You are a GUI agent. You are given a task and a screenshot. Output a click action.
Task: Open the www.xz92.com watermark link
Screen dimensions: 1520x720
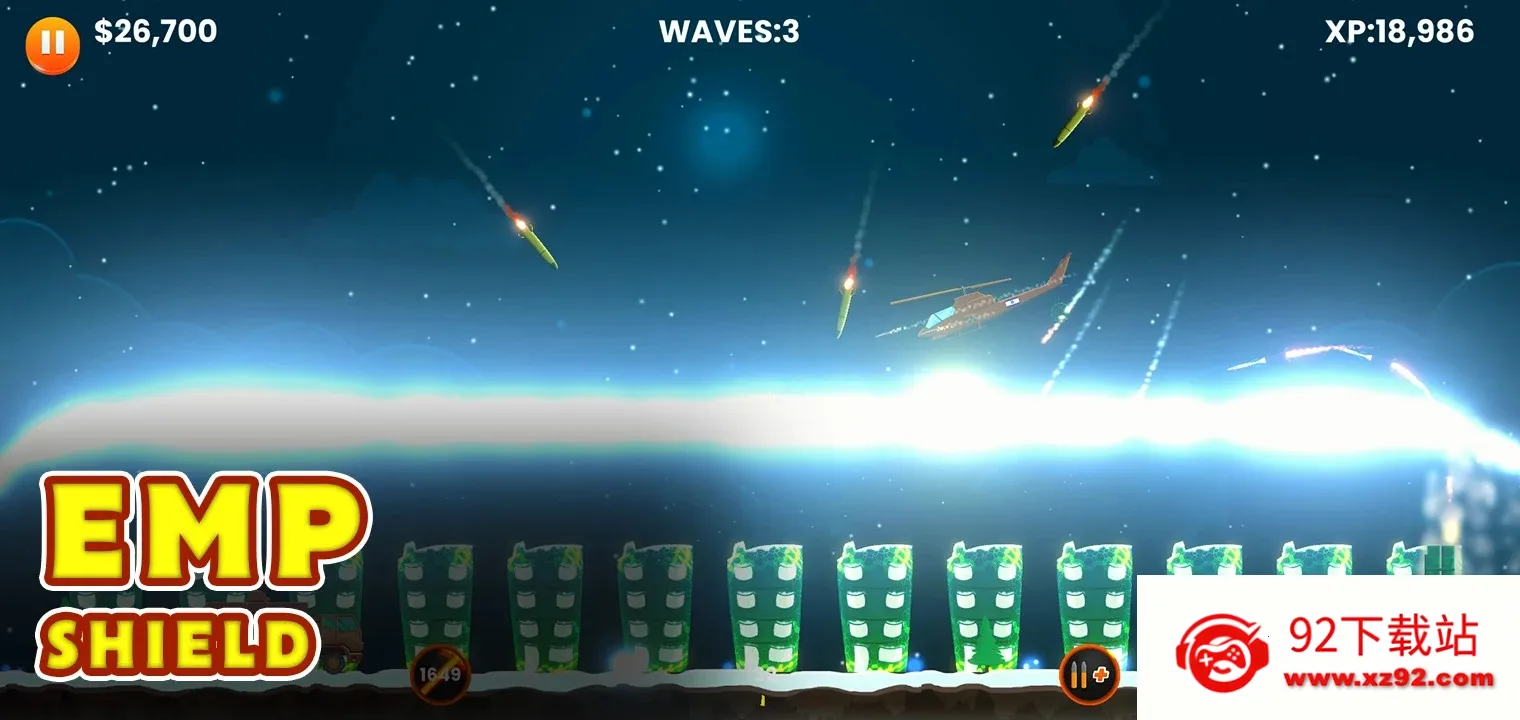pyautogui.click(x=1388, y=679)
